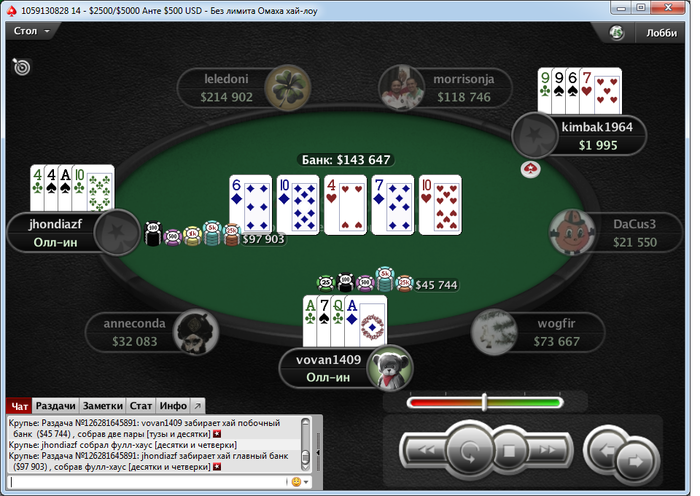The image size is (700, 496).
Task: Pop out the chat with the arrow tab
Action: click(x=197, y=406)
